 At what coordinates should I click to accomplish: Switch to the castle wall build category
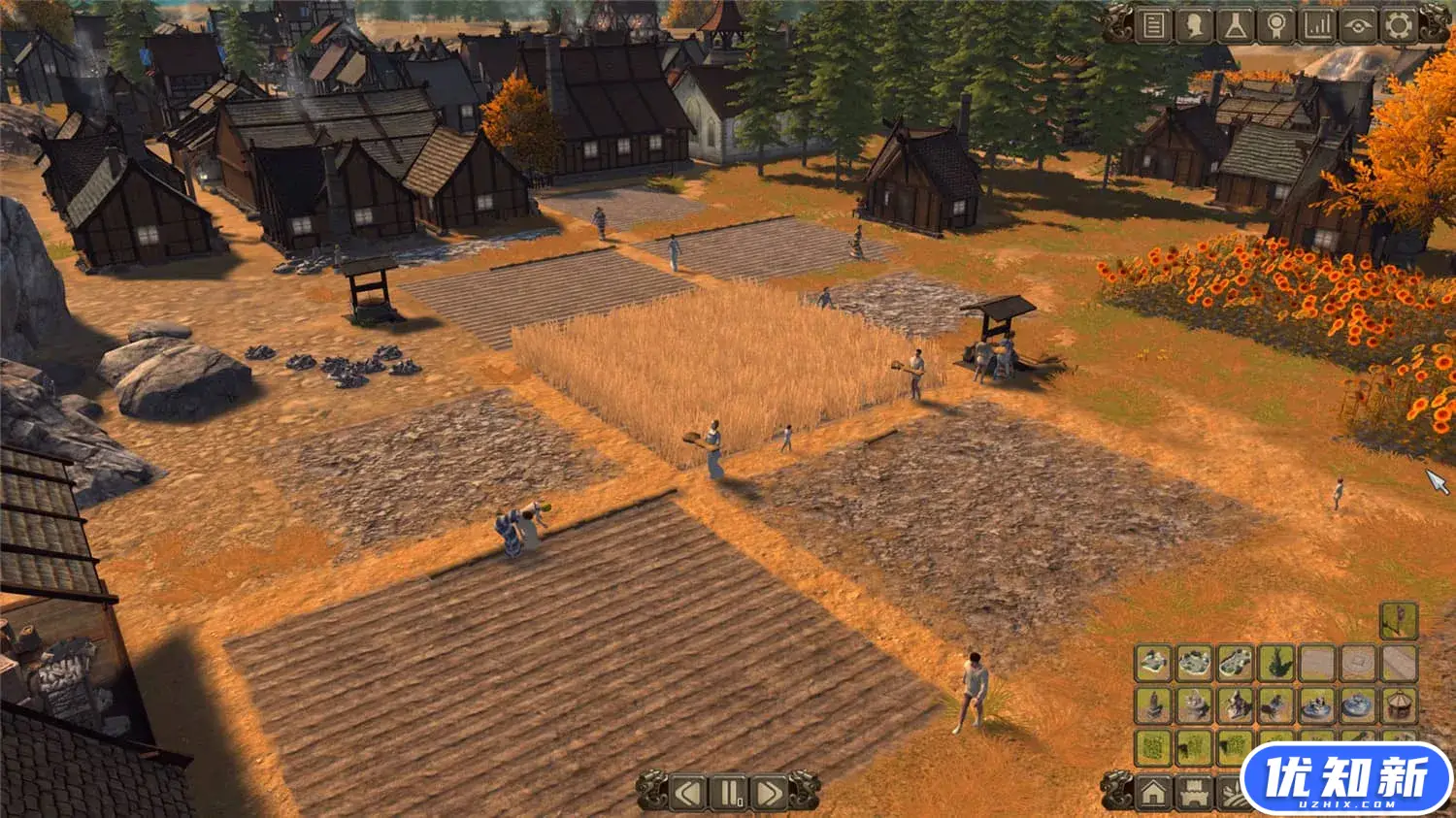point(1194,793)
